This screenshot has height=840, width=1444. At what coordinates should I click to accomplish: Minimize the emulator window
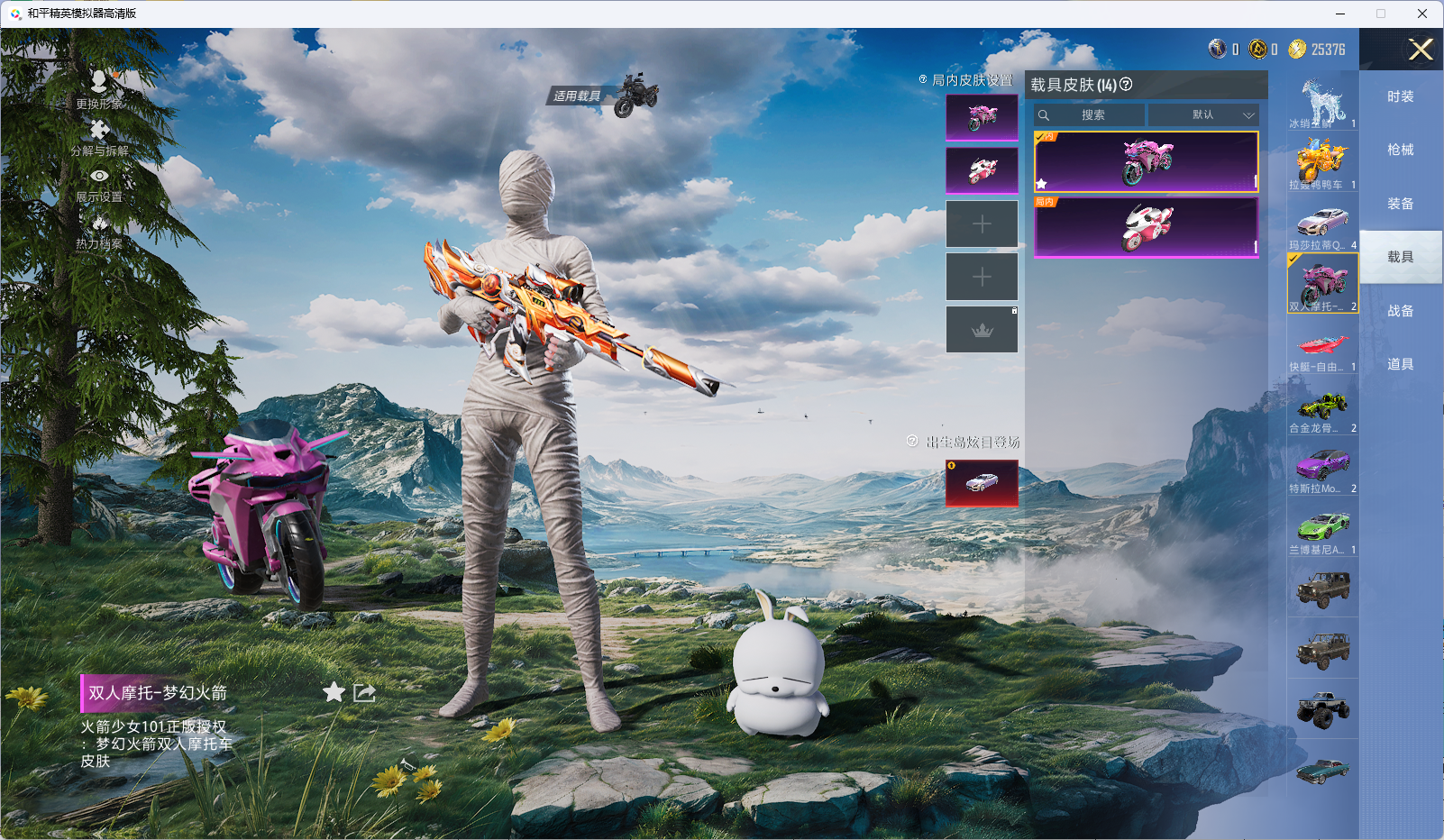pyautogui.click(x=1339, y=14)
